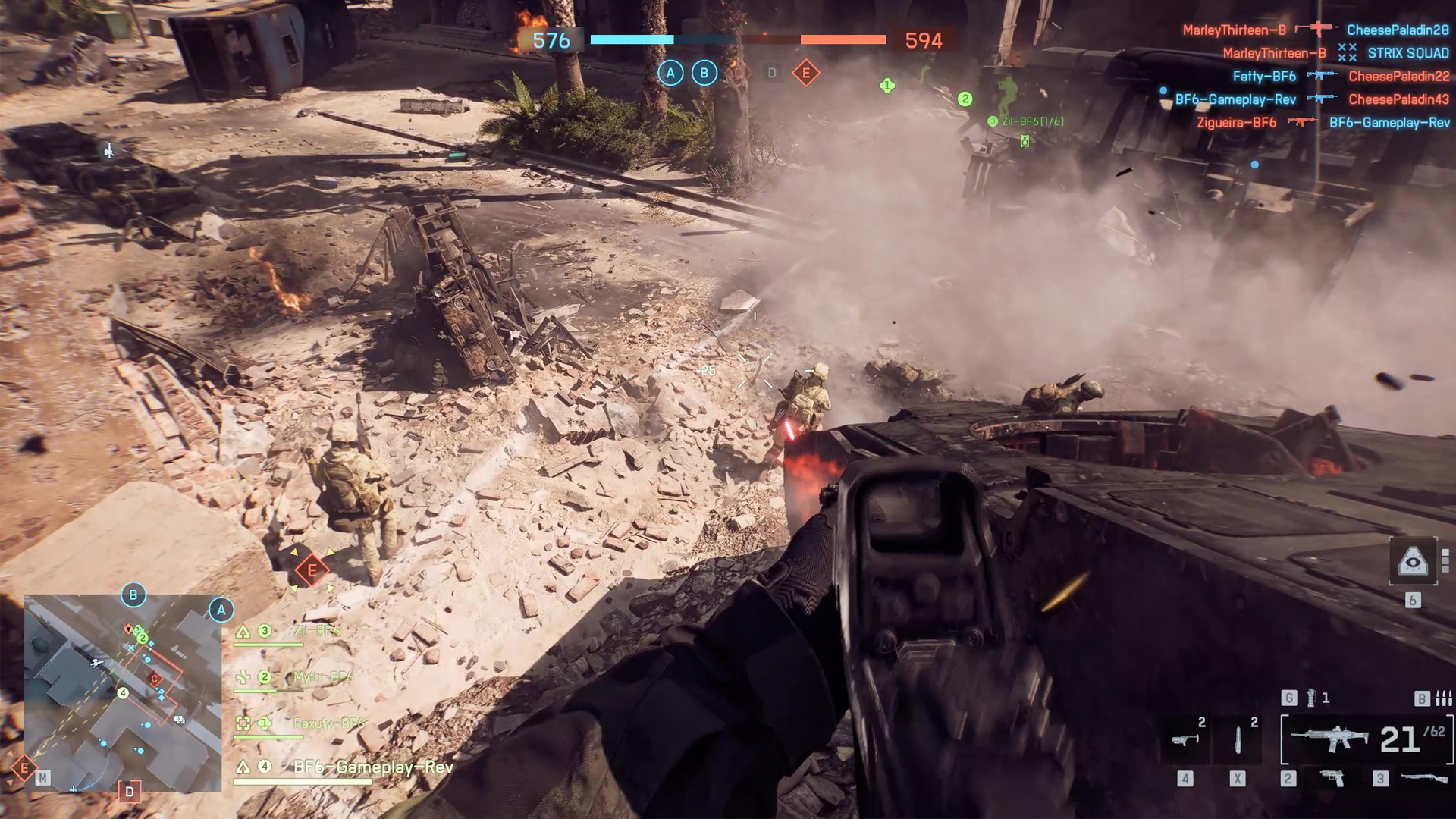The height and width of the screenshot is (819, 1456).
Task: Select squad member Myth-BF6 in the squad list
Action: pyautogui.click(x=322, y=677)
